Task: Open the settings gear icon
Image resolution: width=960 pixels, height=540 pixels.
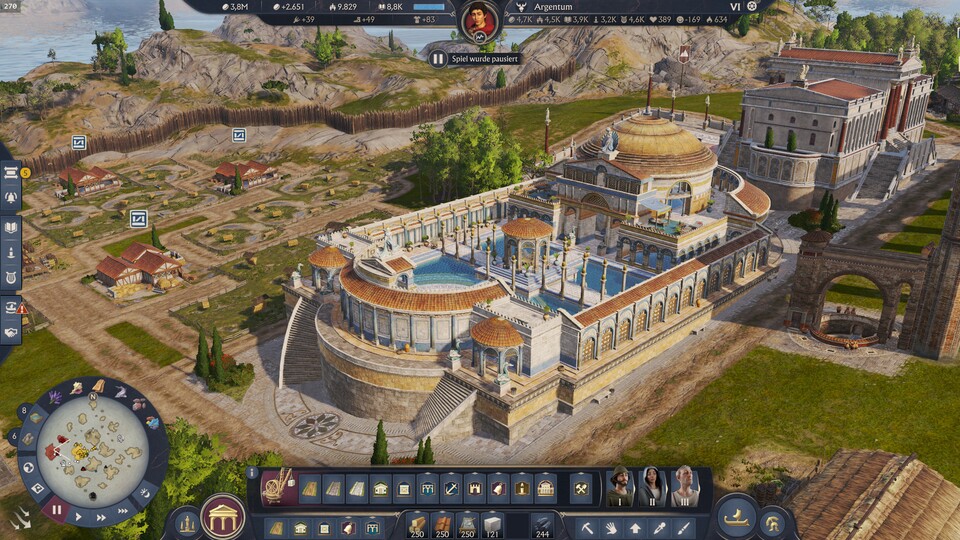Action: point(752,7)
